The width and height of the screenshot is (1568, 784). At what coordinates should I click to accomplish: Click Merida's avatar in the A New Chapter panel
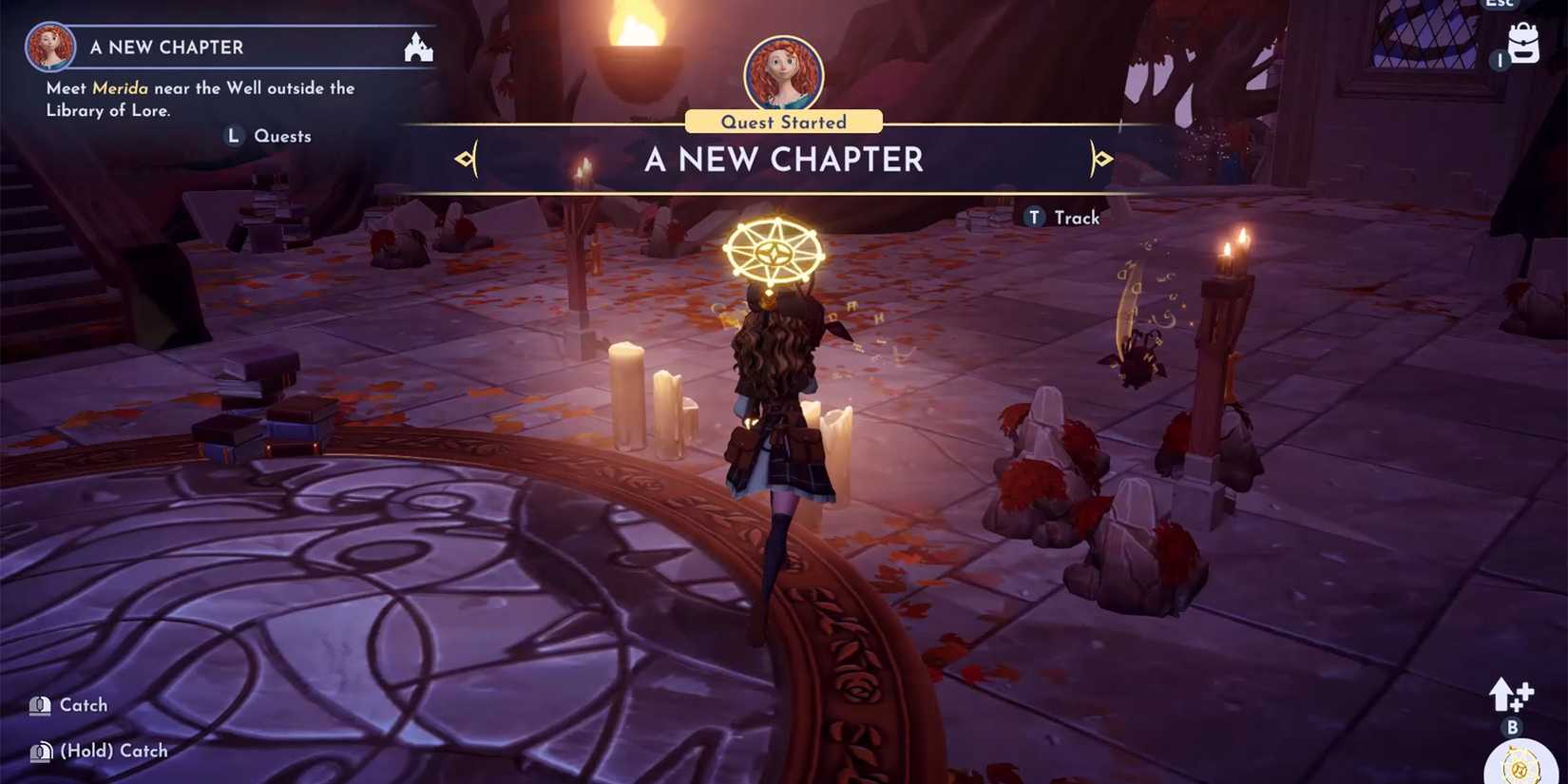pos(49,47)
